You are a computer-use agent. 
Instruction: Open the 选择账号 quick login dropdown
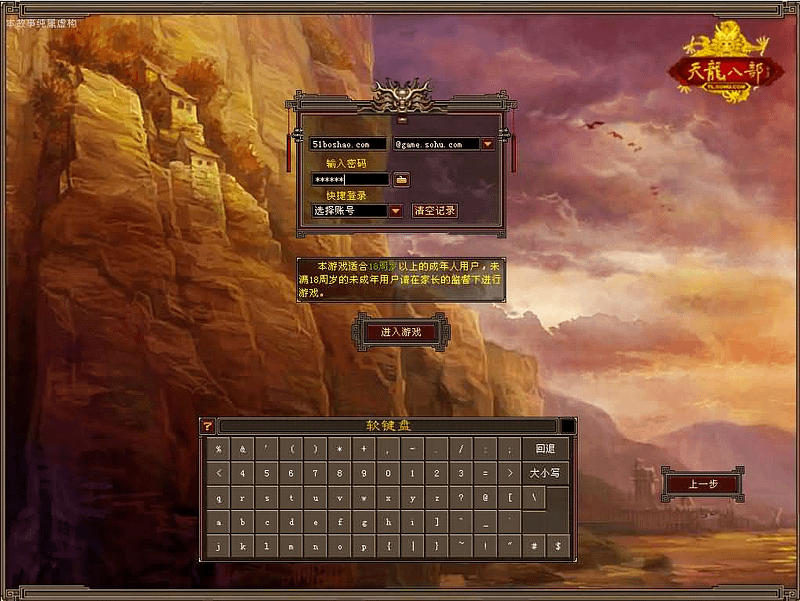tap(396, 211)
